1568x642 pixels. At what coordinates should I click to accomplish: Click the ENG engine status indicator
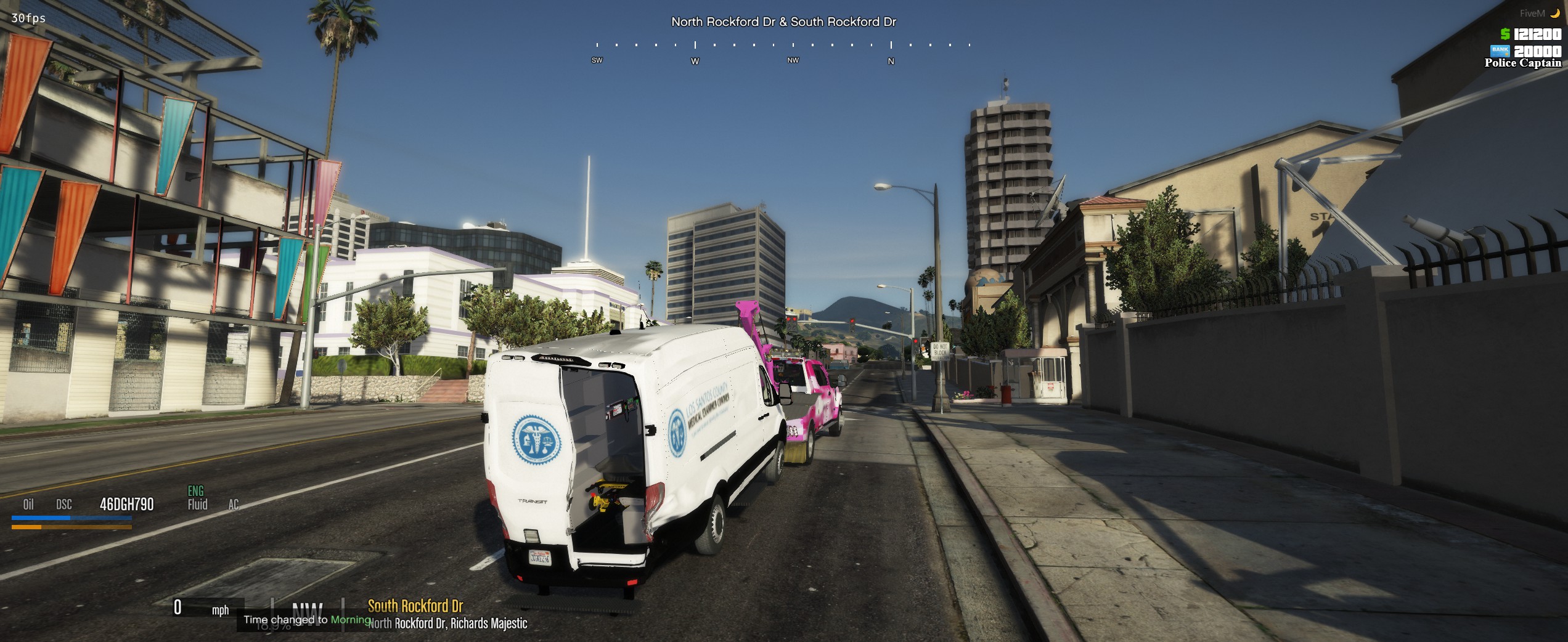point(195,491)
